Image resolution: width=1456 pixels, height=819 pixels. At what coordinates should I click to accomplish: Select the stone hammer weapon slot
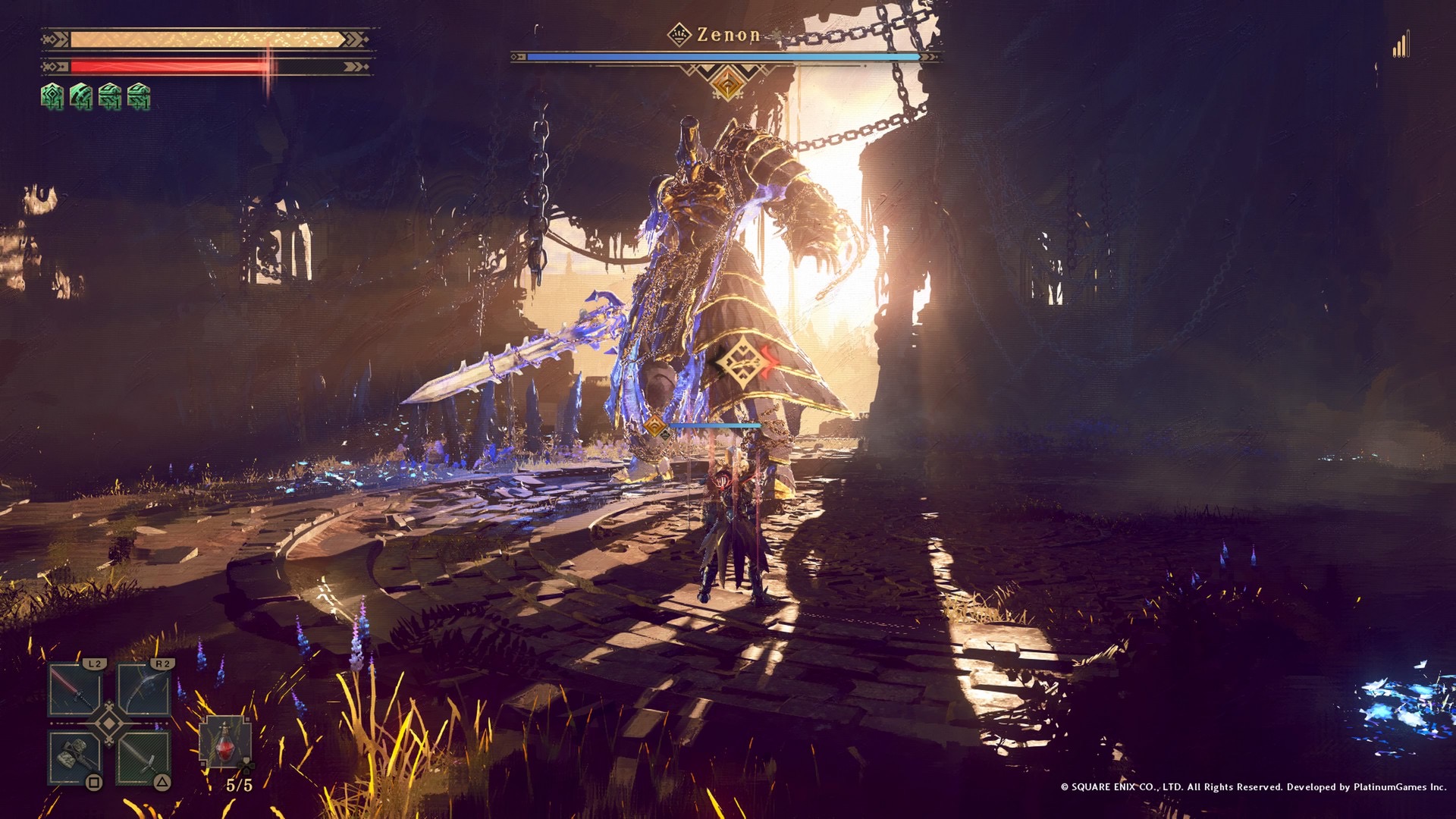75,757
